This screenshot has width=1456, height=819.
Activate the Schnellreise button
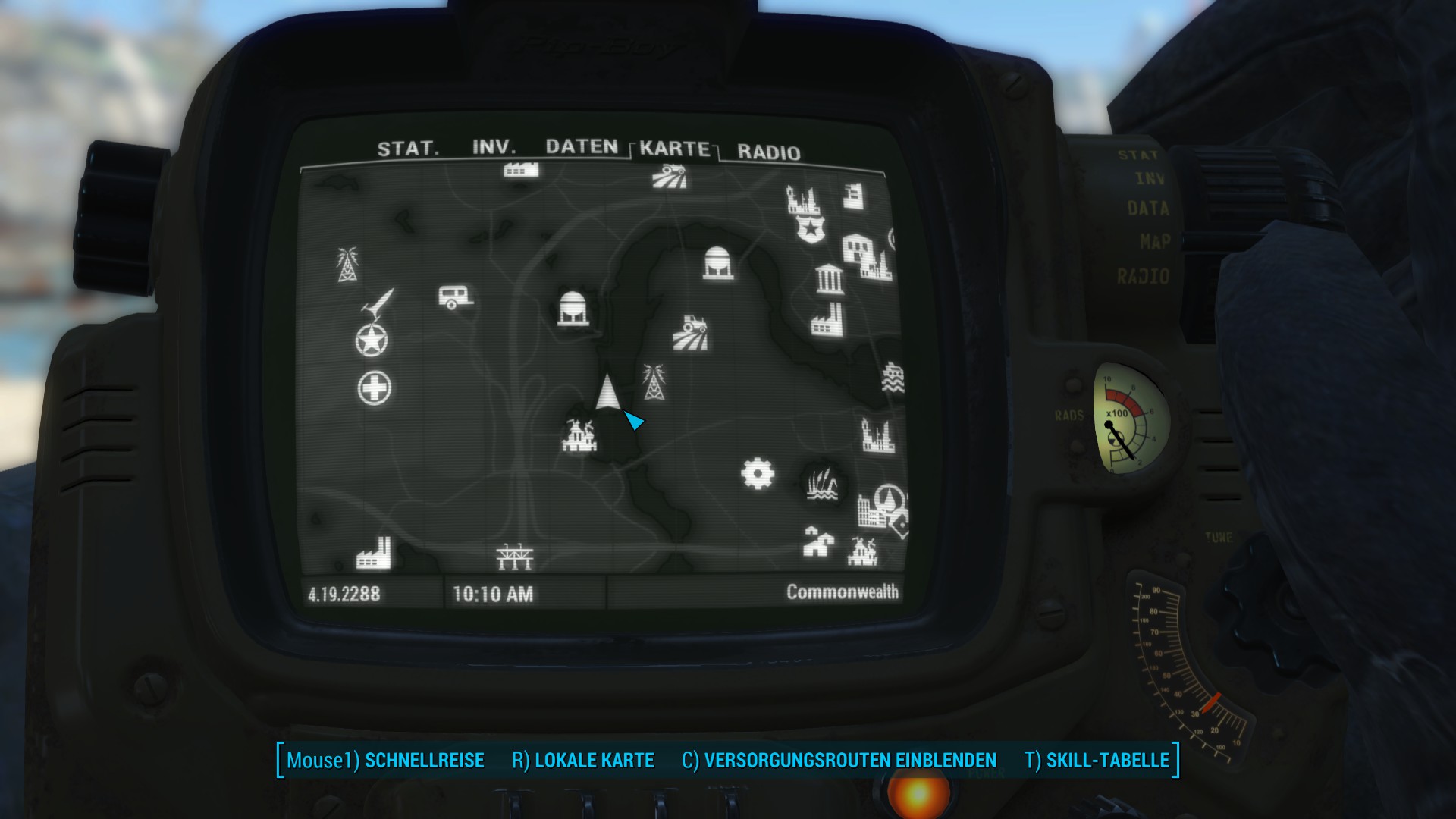click(x=385, y=760)
